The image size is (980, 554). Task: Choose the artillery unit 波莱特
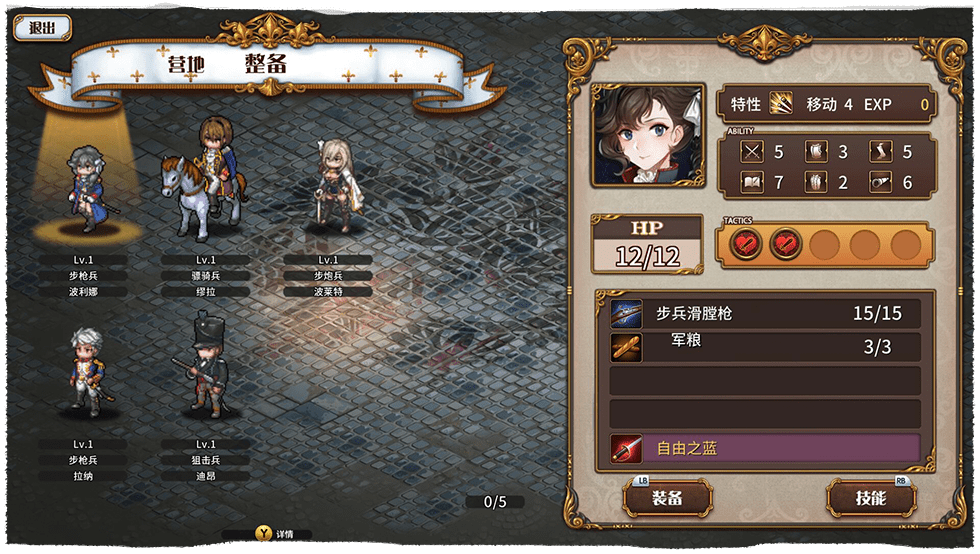(329, 185)
